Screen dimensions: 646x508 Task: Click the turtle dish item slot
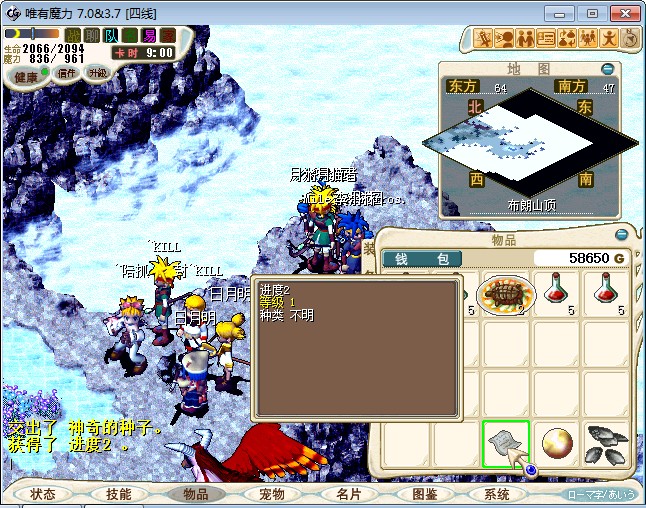(507, 294)
